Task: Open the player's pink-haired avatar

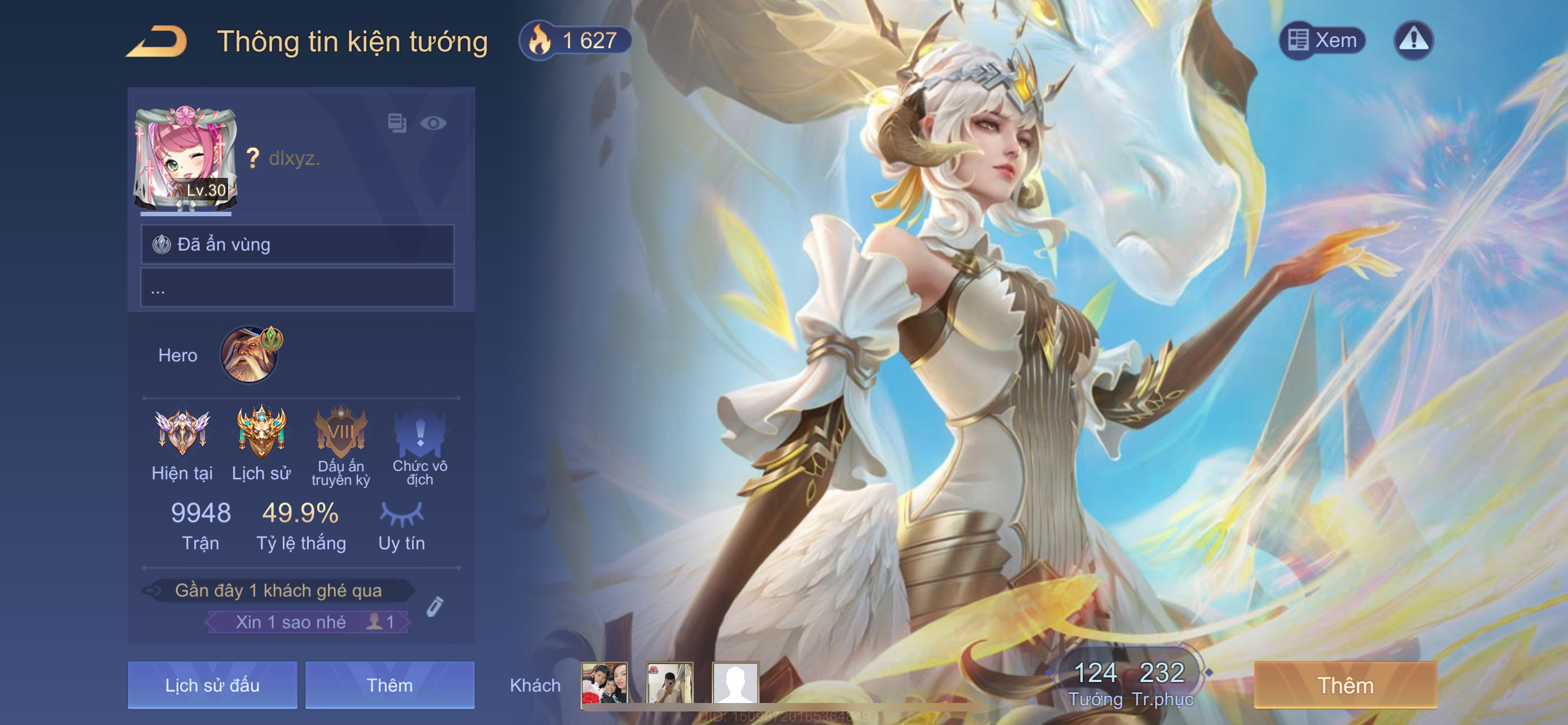Action: point(185,159)
